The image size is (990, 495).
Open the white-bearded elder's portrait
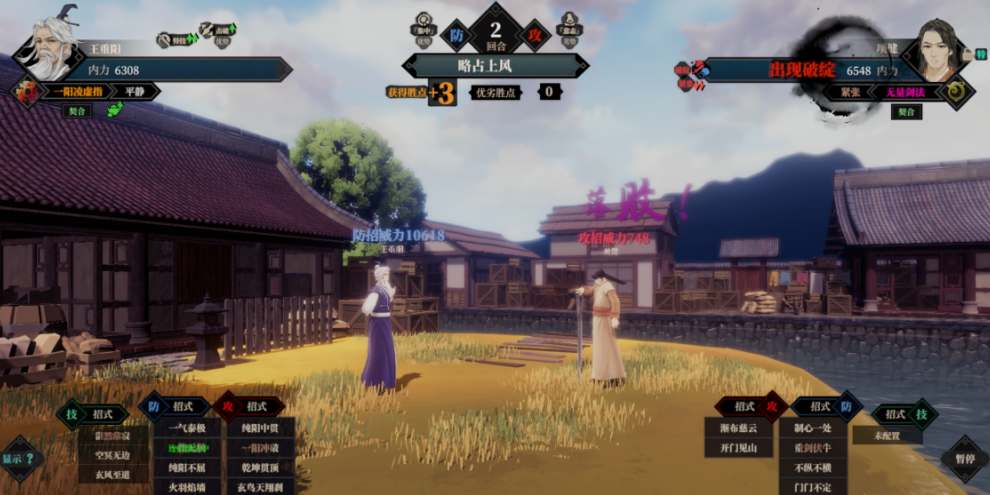coord(49,50)
